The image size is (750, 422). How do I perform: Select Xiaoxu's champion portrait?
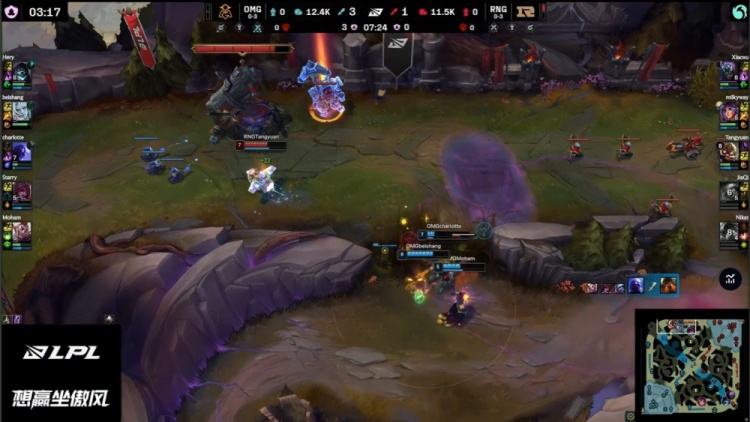(x=729, y=73)
